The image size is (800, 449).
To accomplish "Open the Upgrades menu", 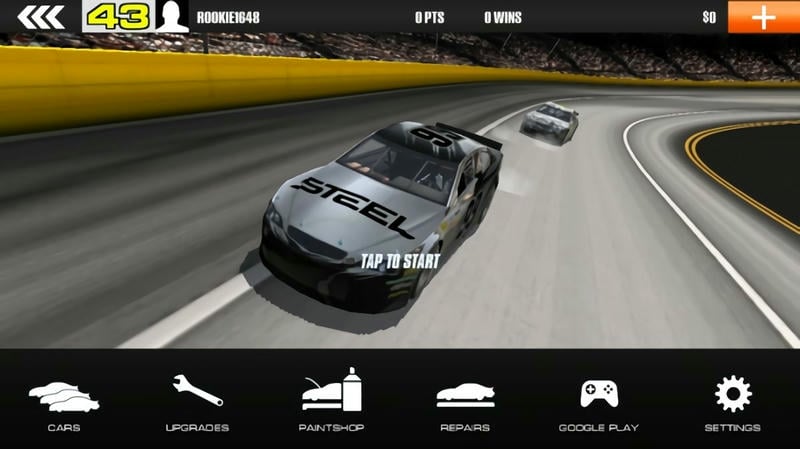I will (197, 402).
